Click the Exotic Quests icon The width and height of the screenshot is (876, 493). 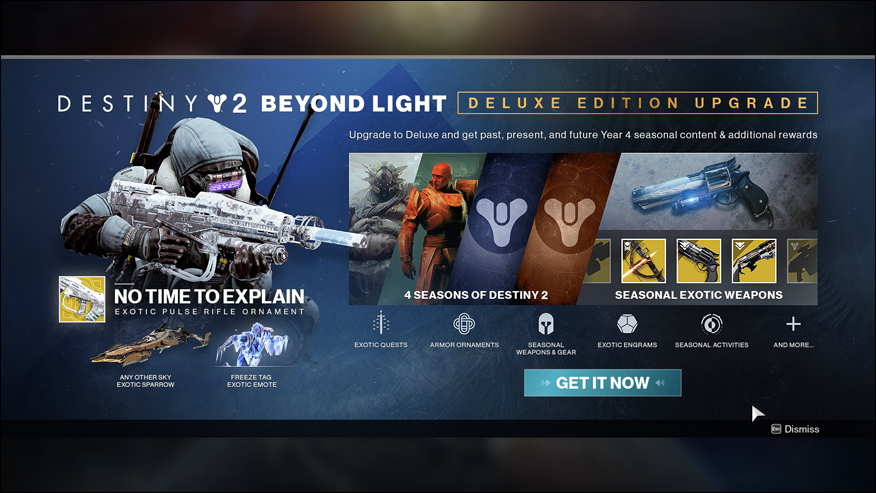pos(381,324)
